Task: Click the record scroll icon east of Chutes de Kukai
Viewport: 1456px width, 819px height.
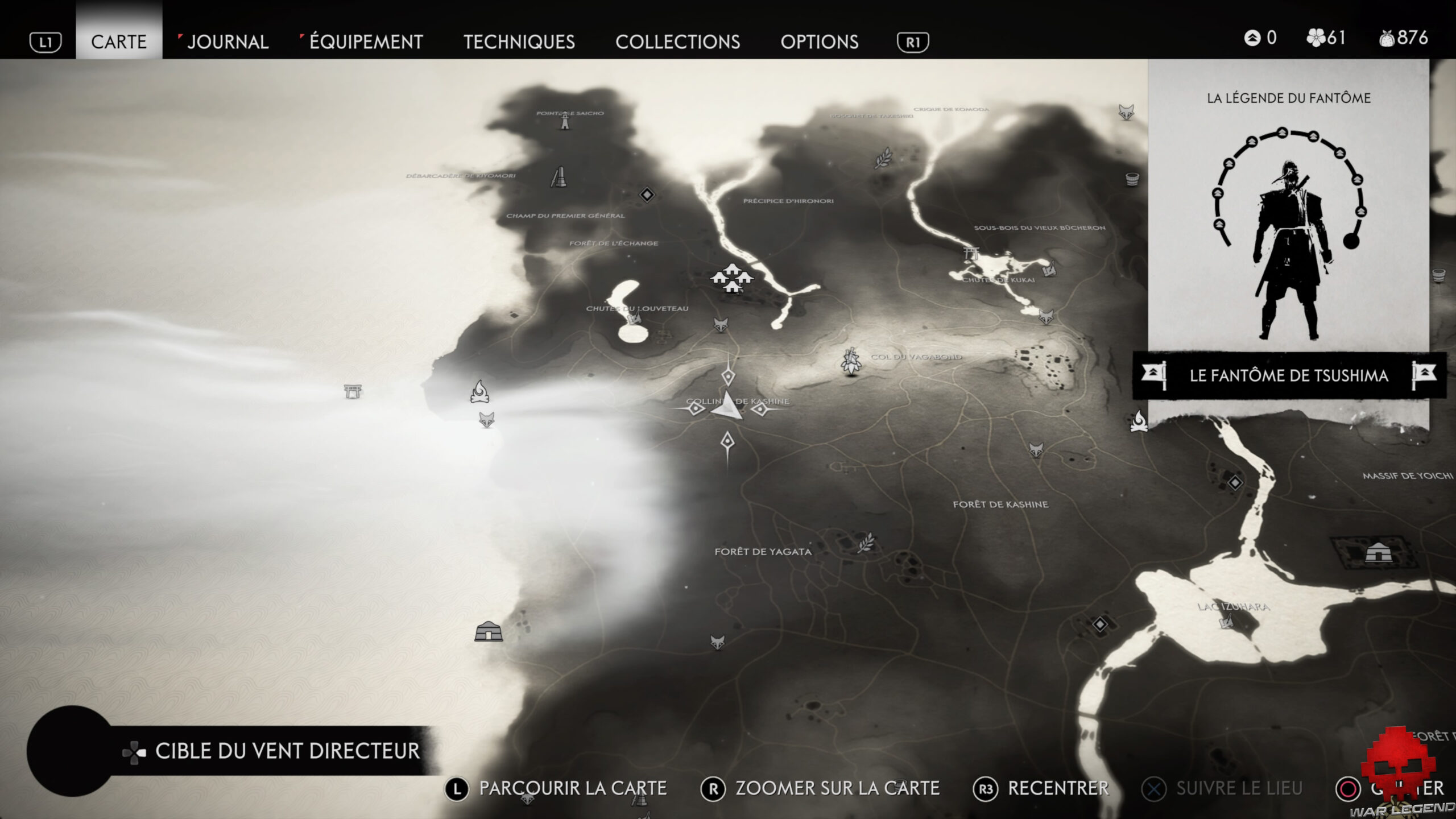Action: 1049,271
